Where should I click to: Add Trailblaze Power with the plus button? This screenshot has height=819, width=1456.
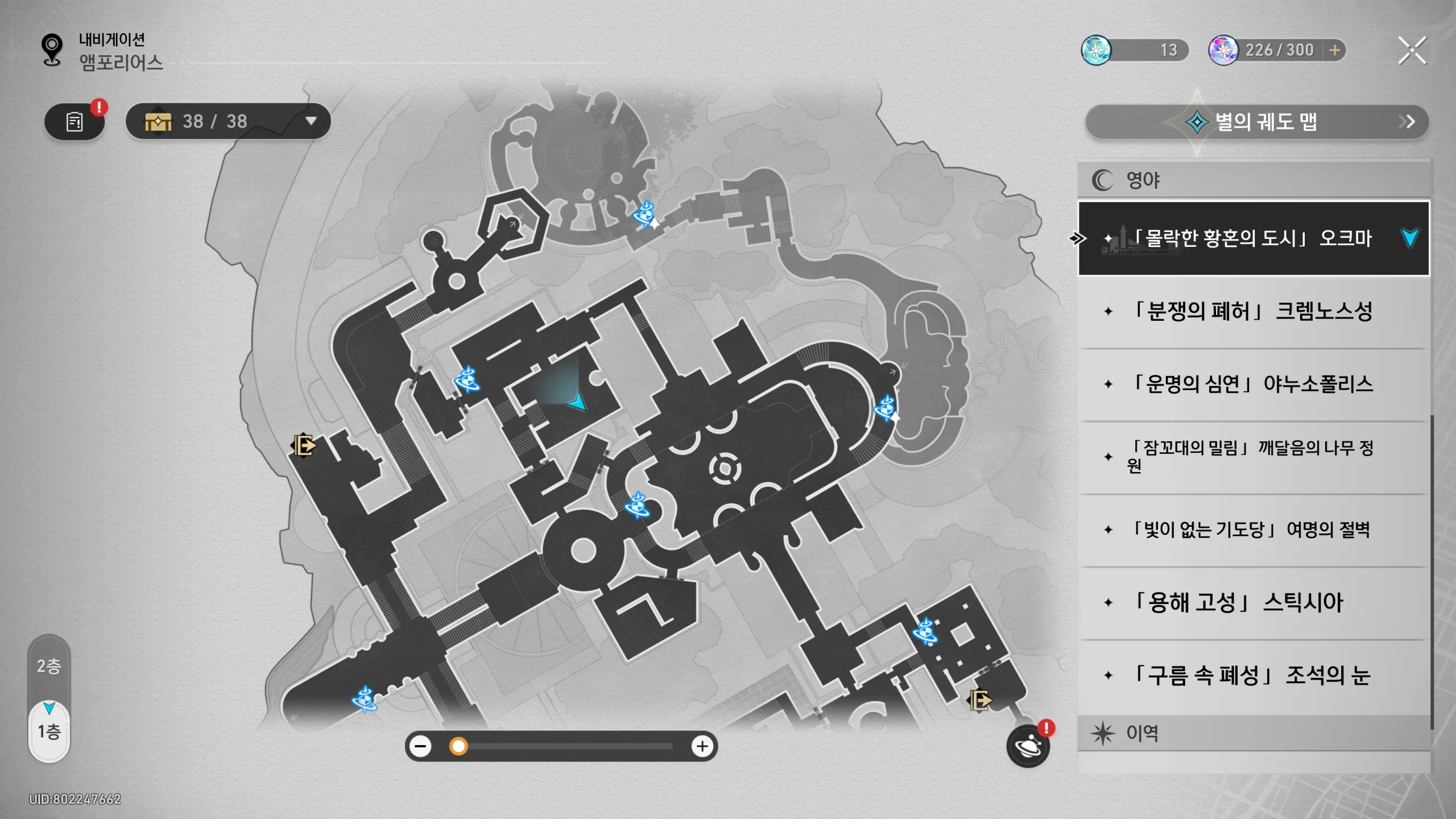[x=1334, y=51]
